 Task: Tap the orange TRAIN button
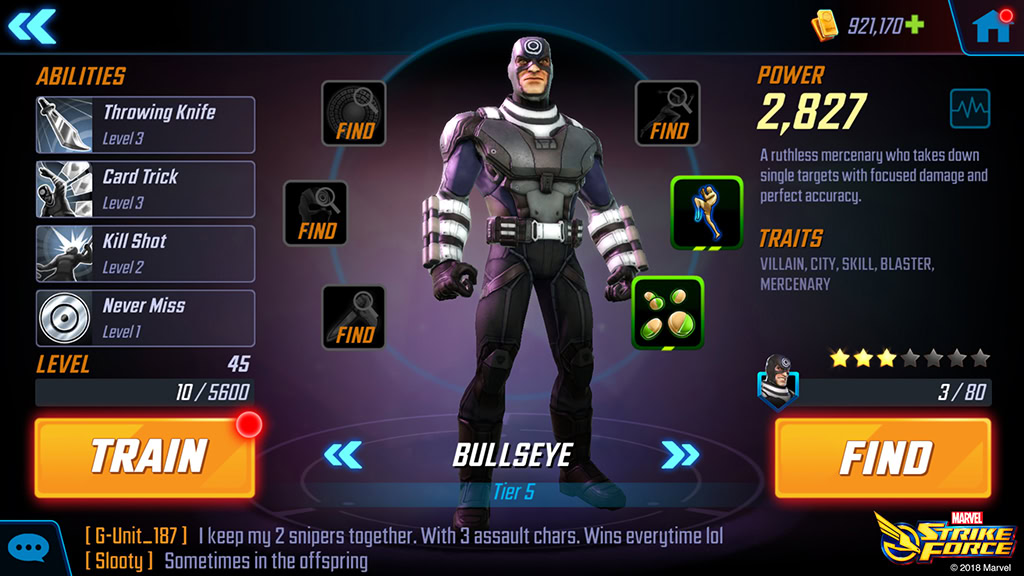pyautogui.click(x=144, y=457)
